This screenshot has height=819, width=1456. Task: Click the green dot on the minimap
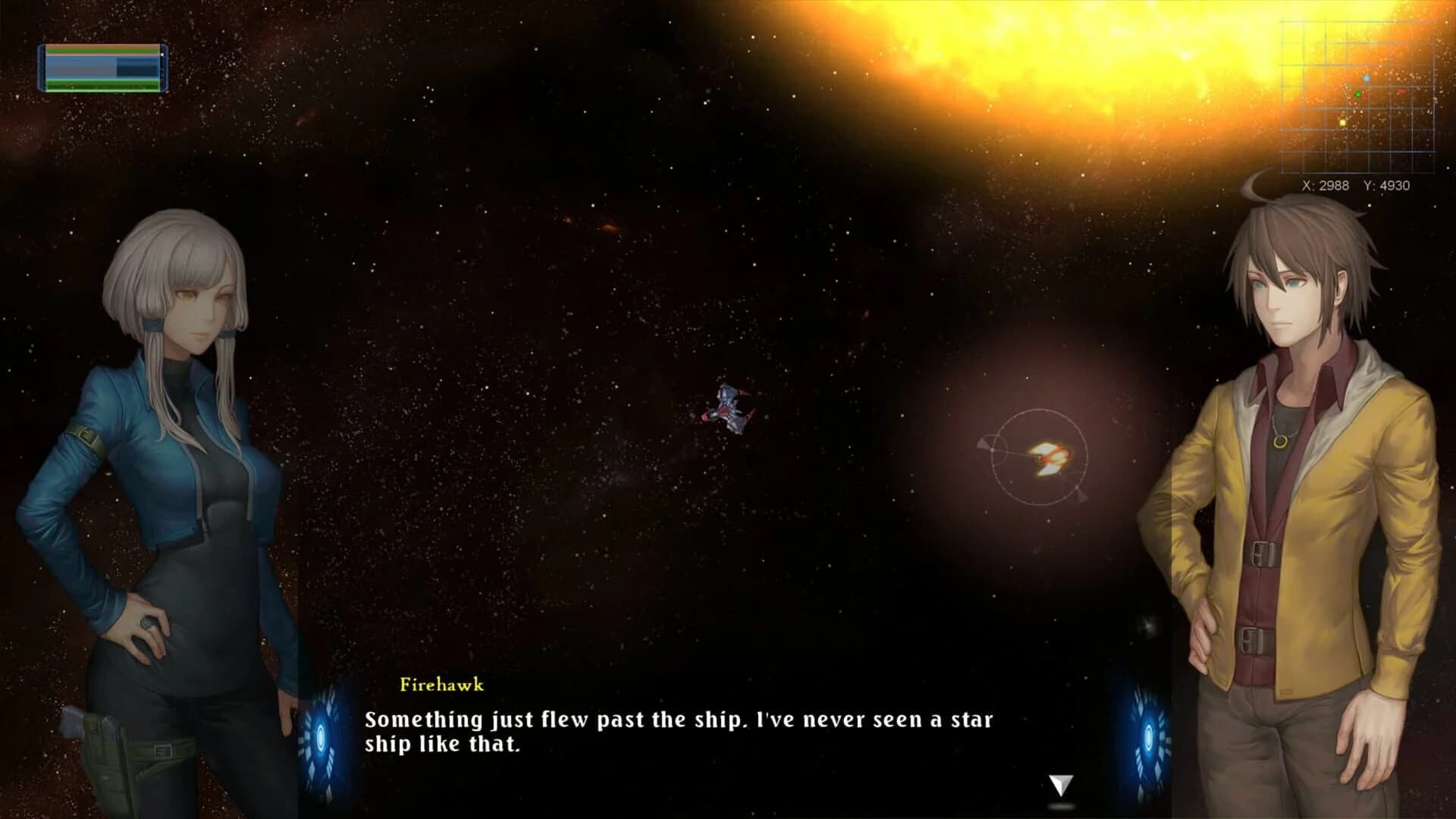click(1357, 93)
